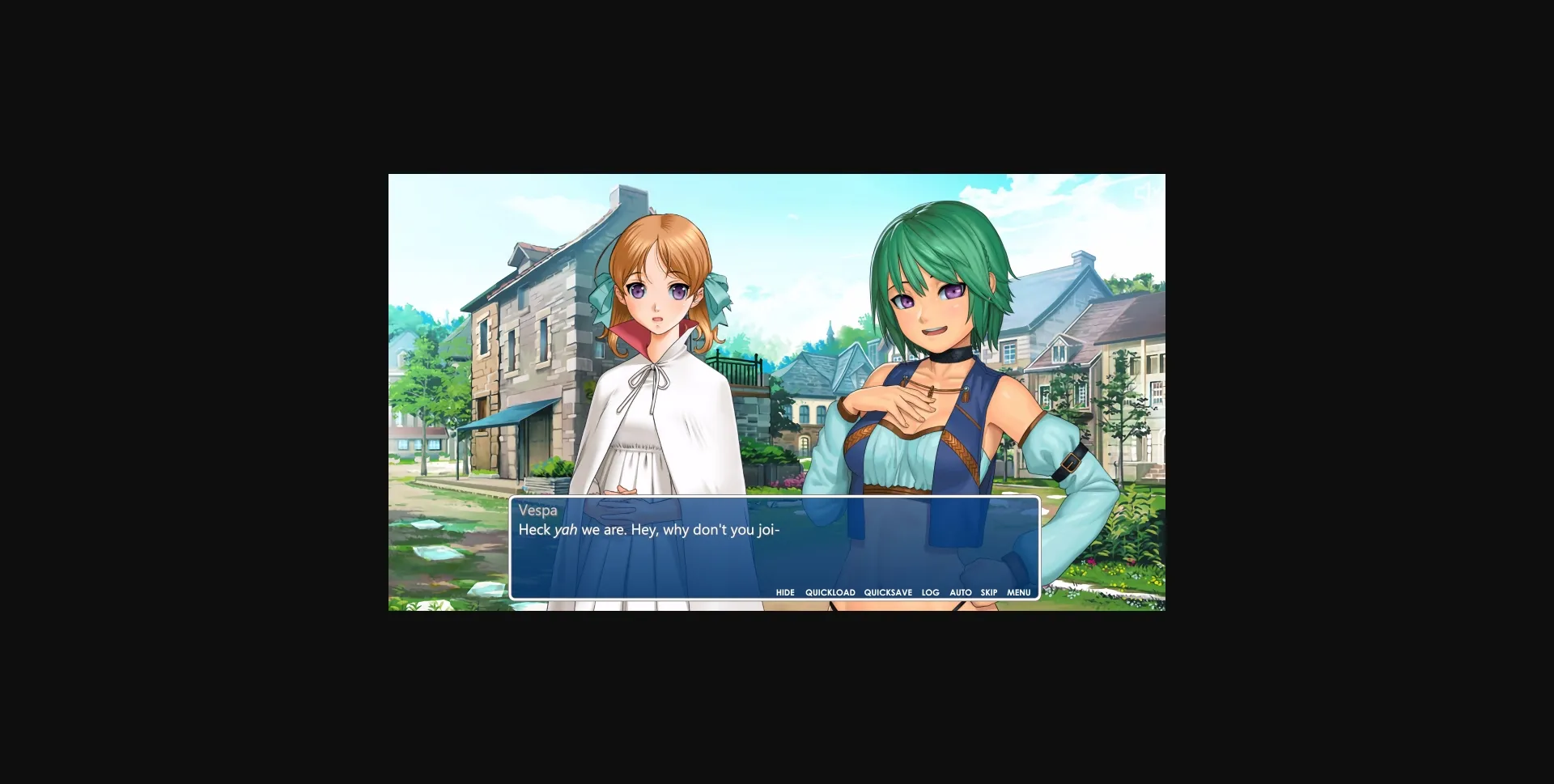Open the MENU screen
This screenshot has width=1554, height=784.
pos(1018,592)
